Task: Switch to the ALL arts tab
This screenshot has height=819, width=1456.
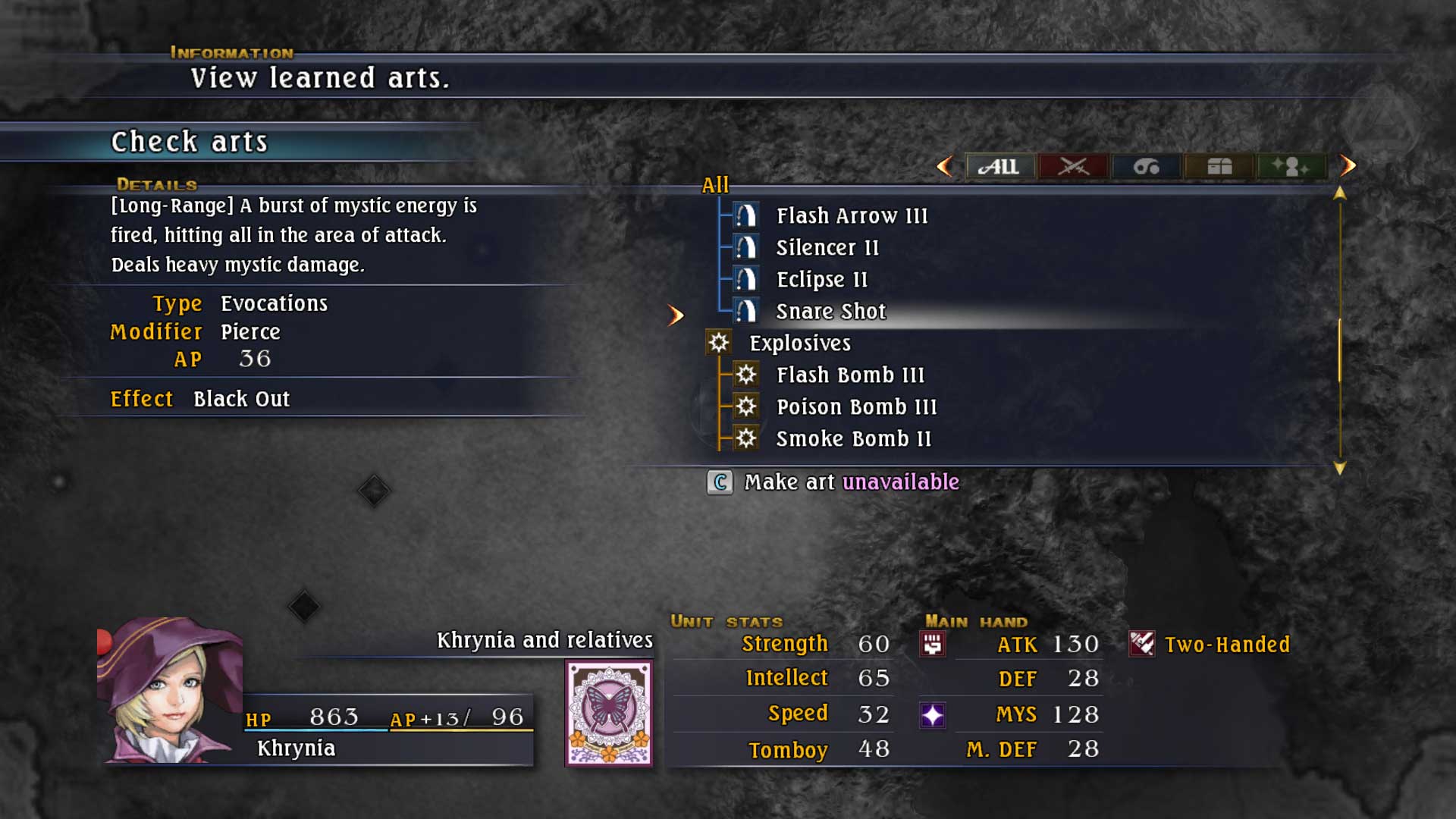Action: click(1001, 168)
